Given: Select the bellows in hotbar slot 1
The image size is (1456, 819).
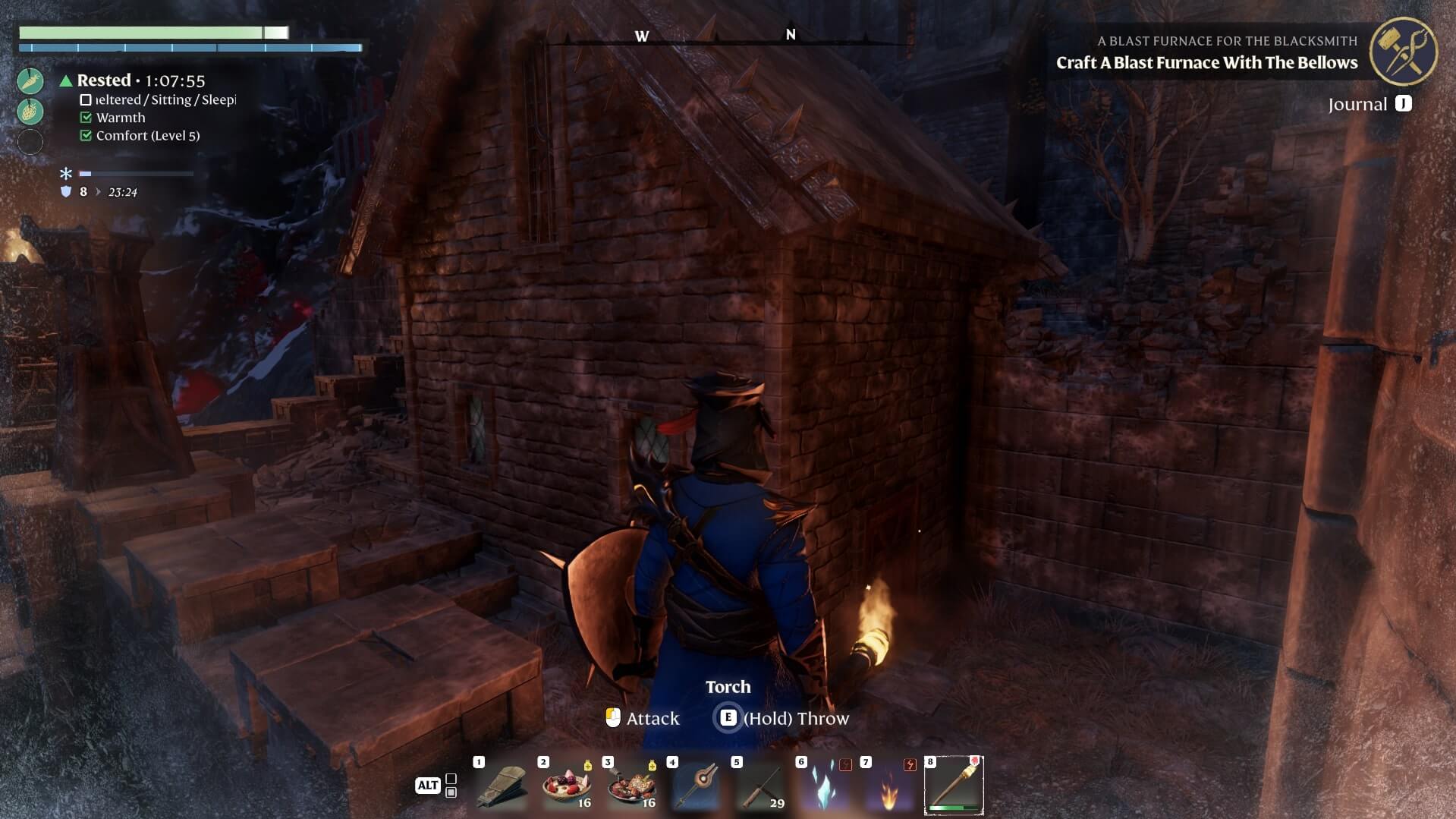Looking at the screenshot, I should [502, 787].
